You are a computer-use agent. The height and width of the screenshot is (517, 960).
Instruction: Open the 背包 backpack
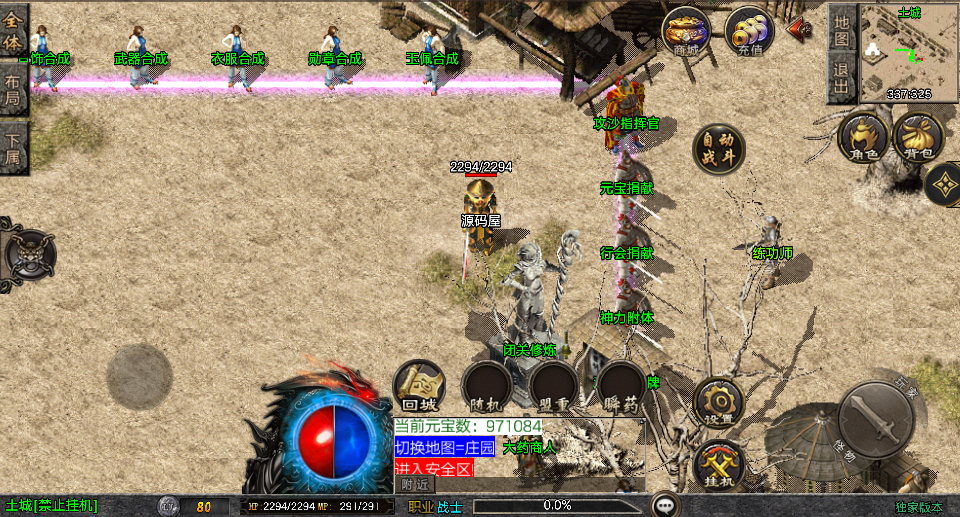[918, 138]
